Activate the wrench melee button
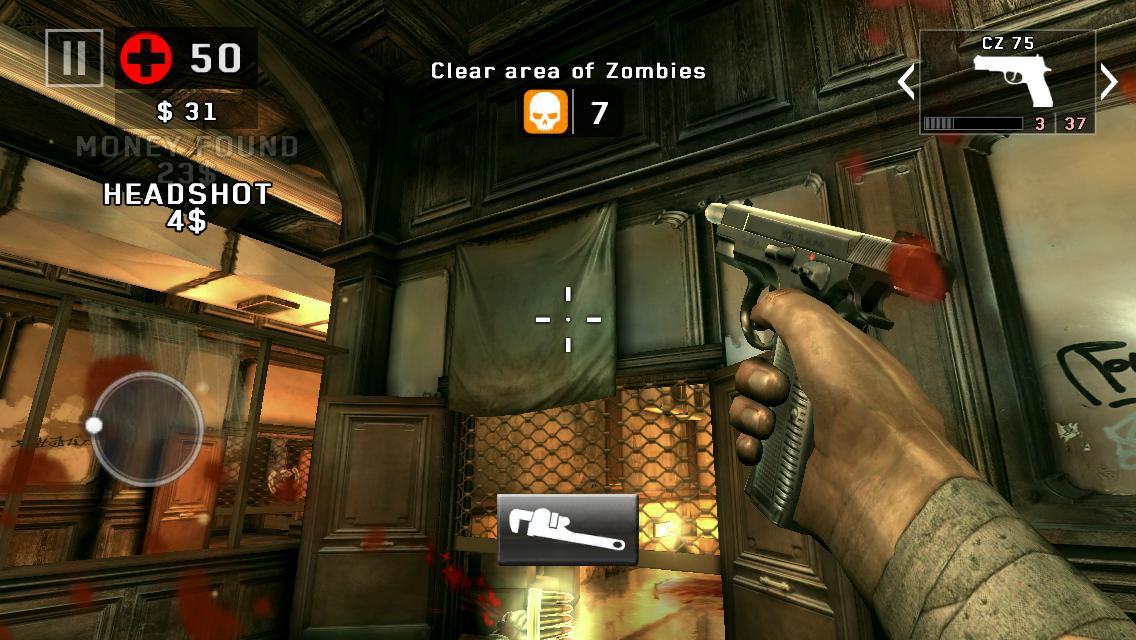Image resolution: width=1136 pixels, height=640 pixels. click(567, 529)
